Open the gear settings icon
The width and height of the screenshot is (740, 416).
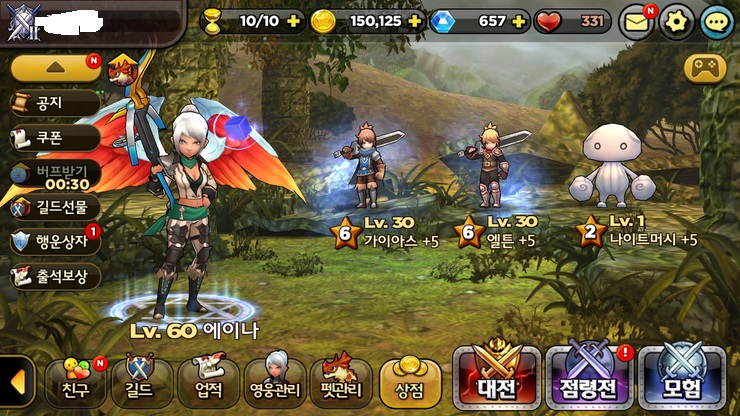677,21
